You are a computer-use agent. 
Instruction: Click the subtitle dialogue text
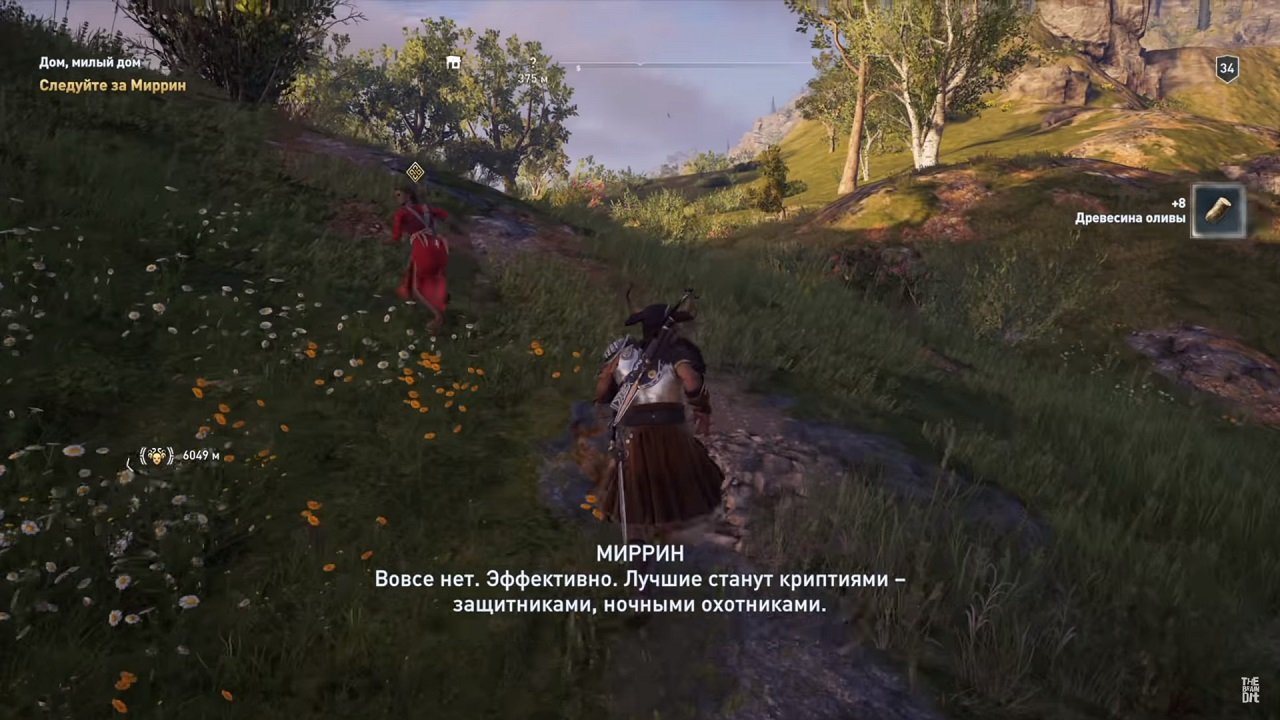[640, 590]
